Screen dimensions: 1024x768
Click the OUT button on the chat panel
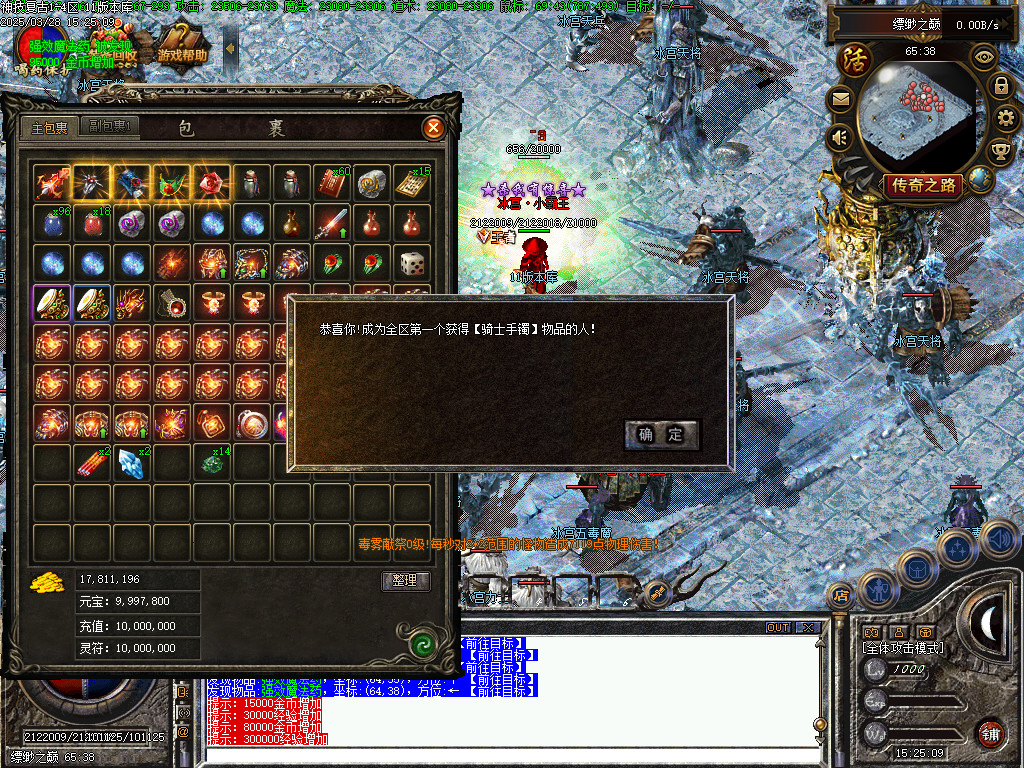[x=777, y=628]
